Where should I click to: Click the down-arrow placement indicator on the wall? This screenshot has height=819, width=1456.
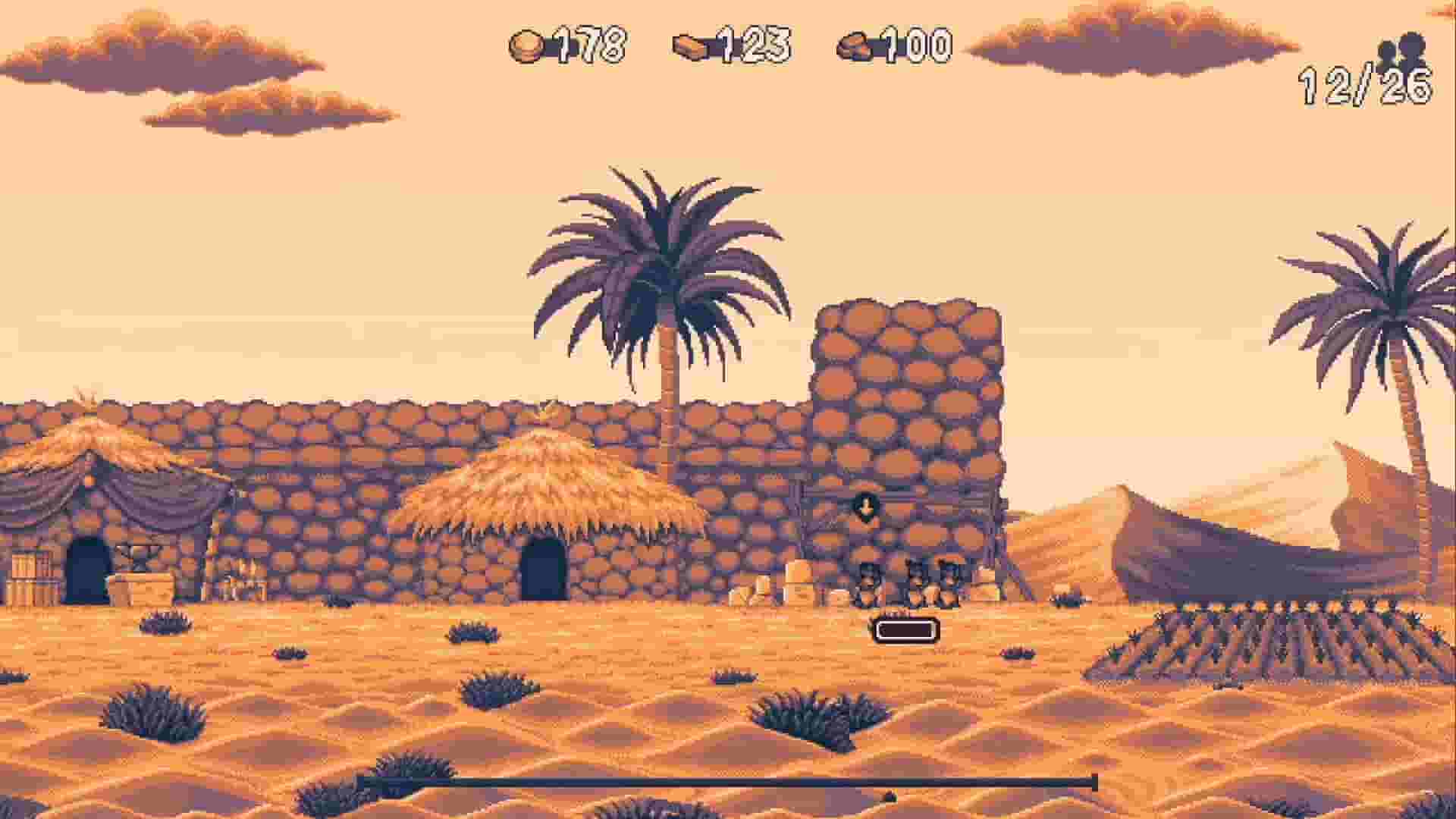pos(865,507)
